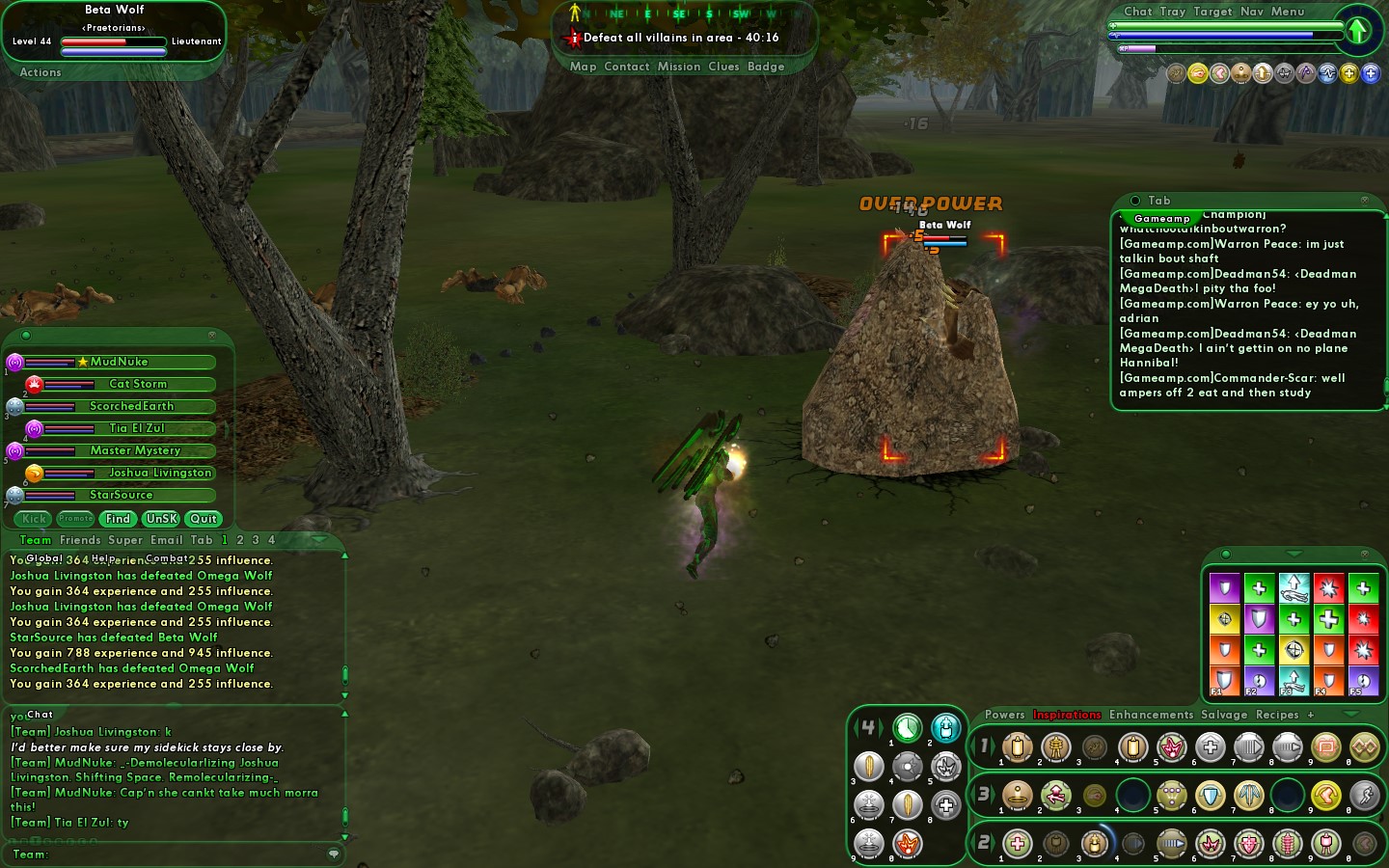Open the Menu from top bar
The width and height of the screenshot is (1389, 868).
click(x=1288, y=12)
